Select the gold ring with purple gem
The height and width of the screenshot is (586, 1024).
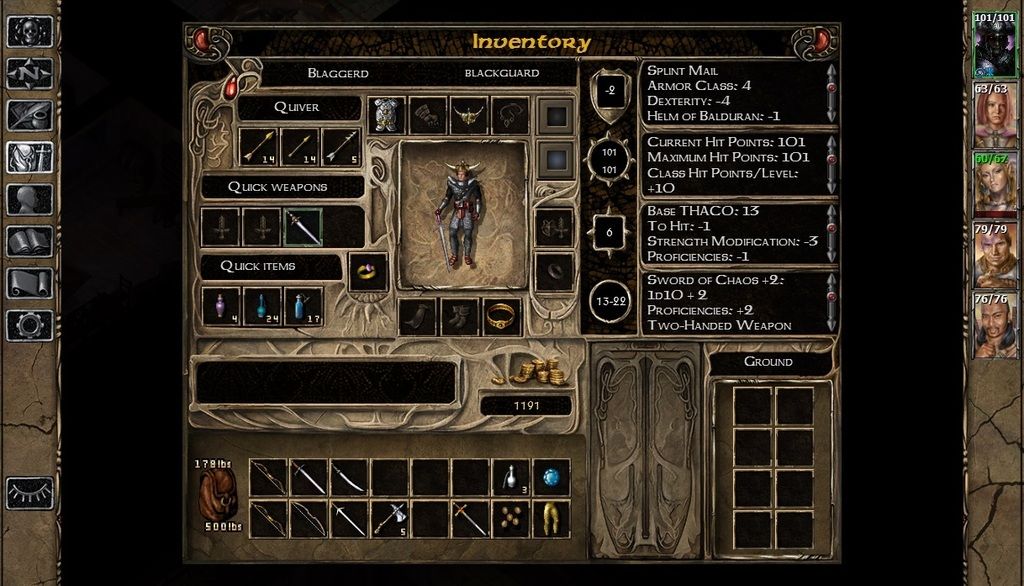(368, 271)
